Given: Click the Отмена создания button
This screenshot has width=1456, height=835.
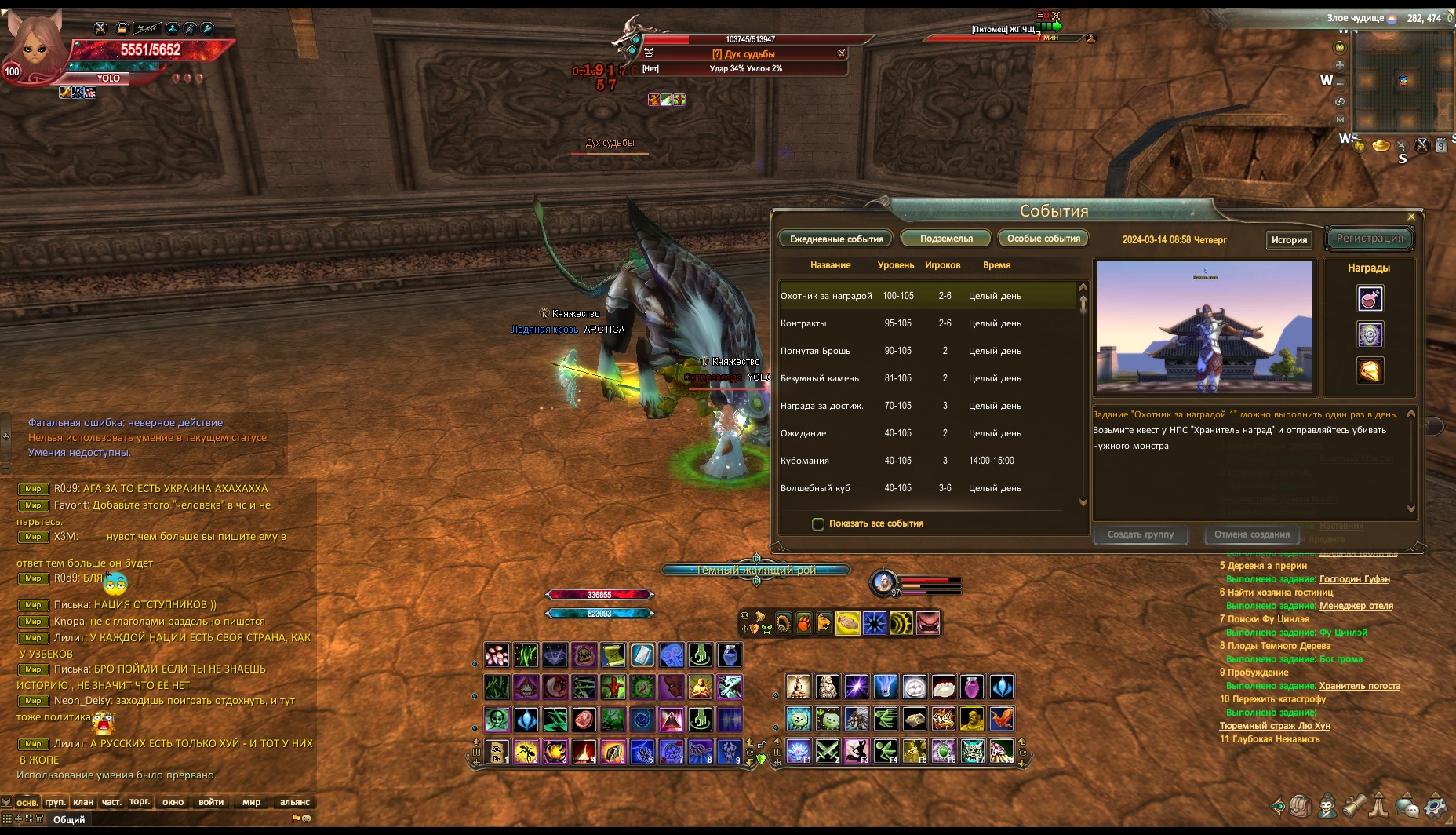Looking at the screenshot, I should (x=1251, y=534).
